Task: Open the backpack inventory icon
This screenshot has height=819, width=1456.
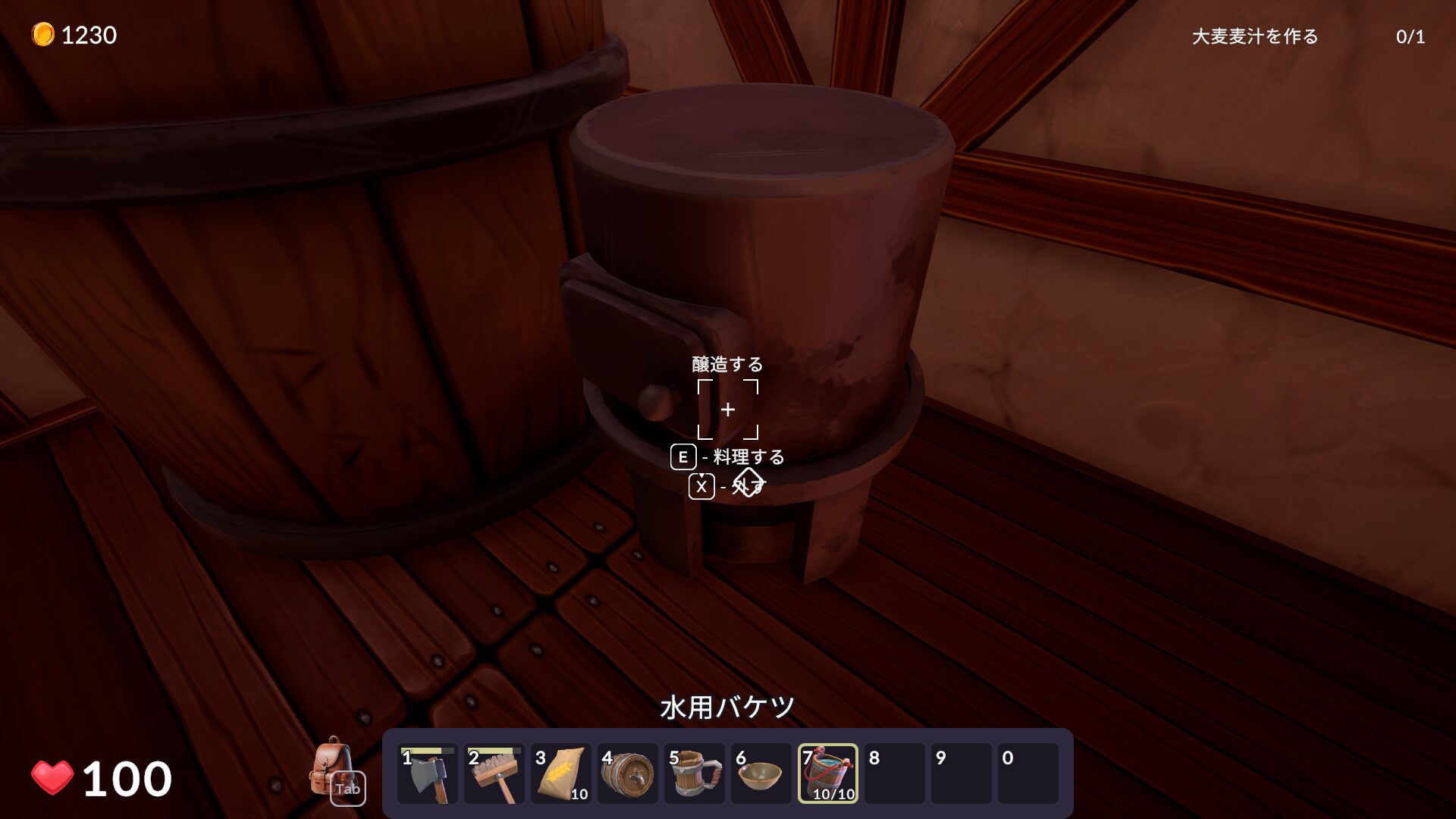Action: coord(334,770)
